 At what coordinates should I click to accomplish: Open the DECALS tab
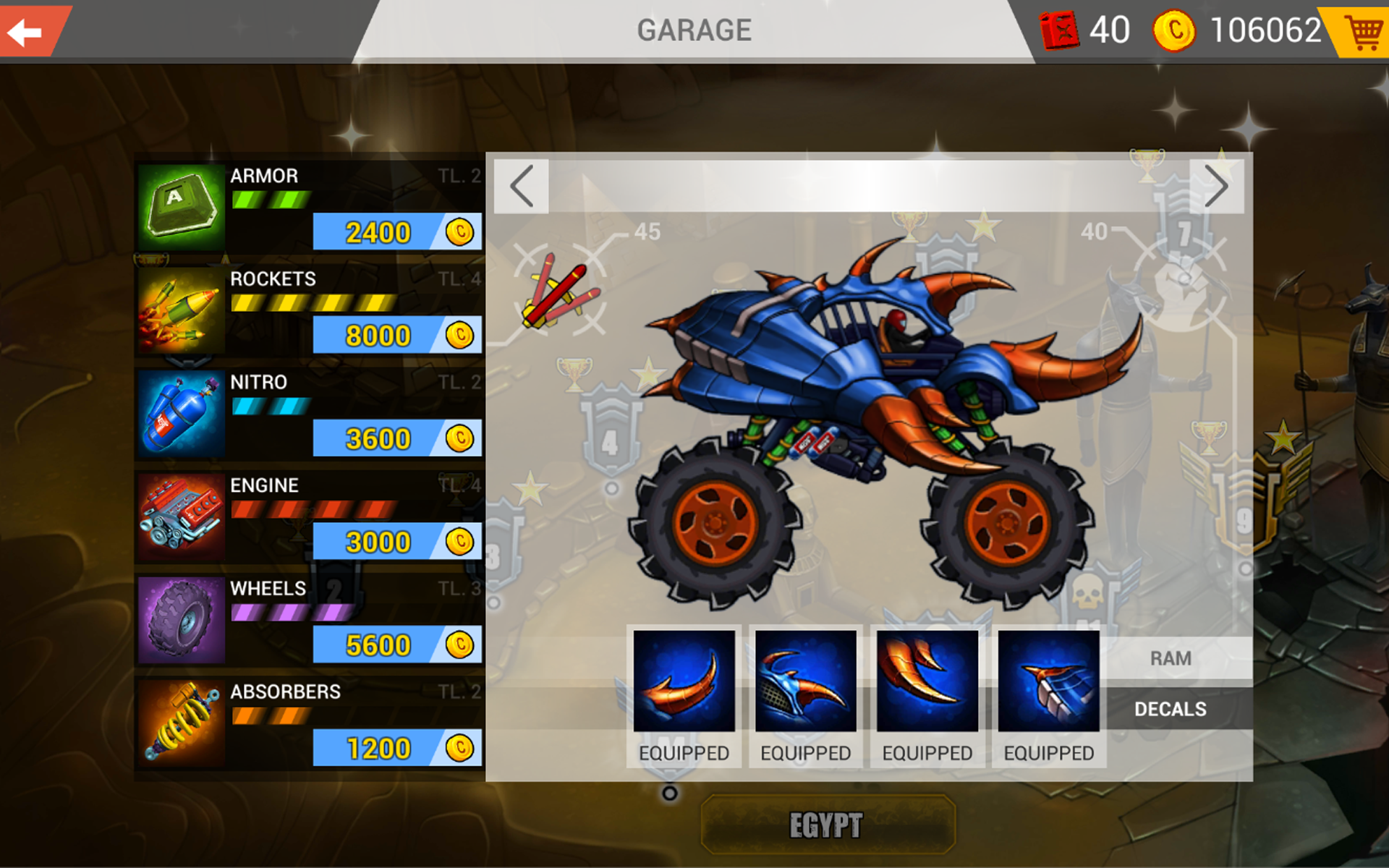(x=1171, y=710)
